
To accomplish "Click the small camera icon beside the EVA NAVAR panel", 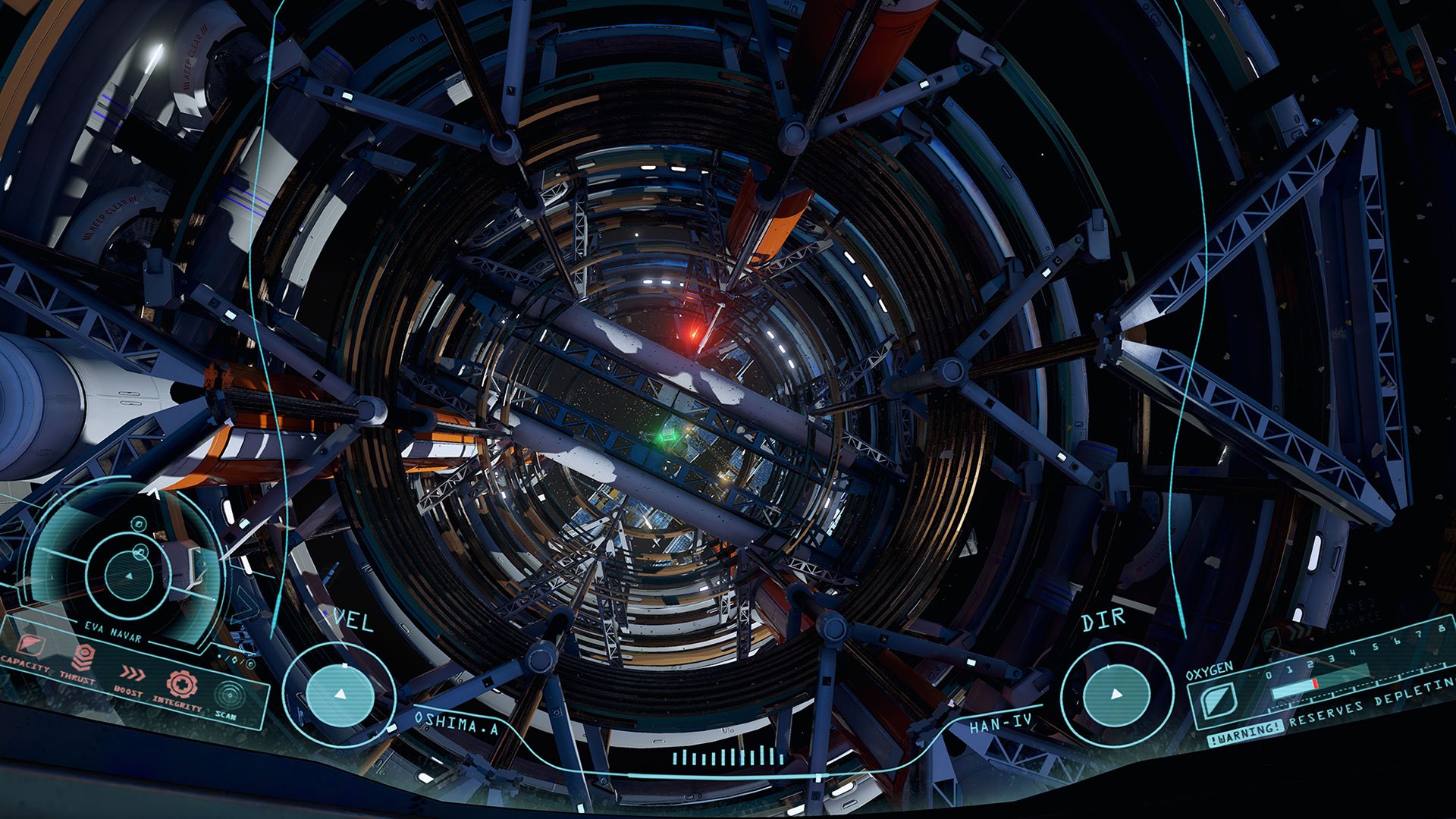I will (x=138, y=523).
